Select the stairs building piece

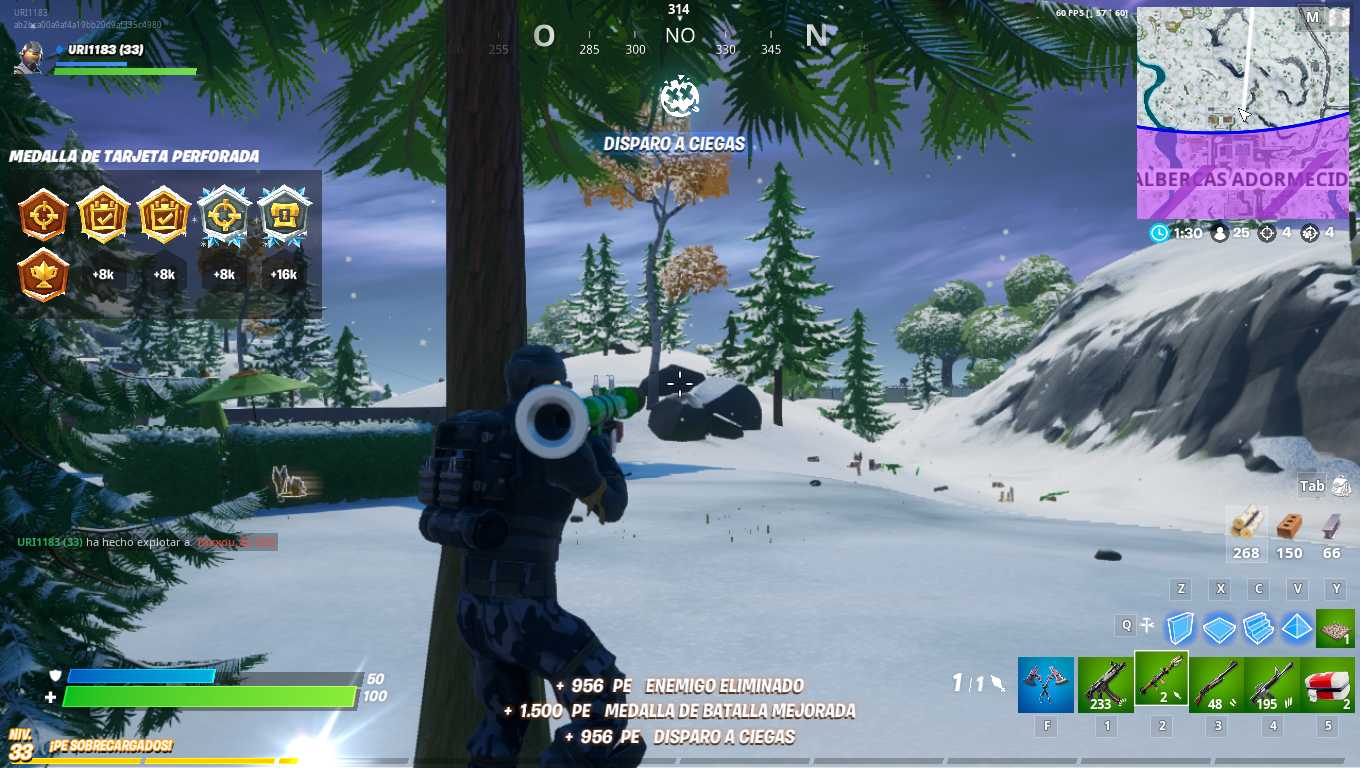pyautogui.click(x=1258, y=627)
